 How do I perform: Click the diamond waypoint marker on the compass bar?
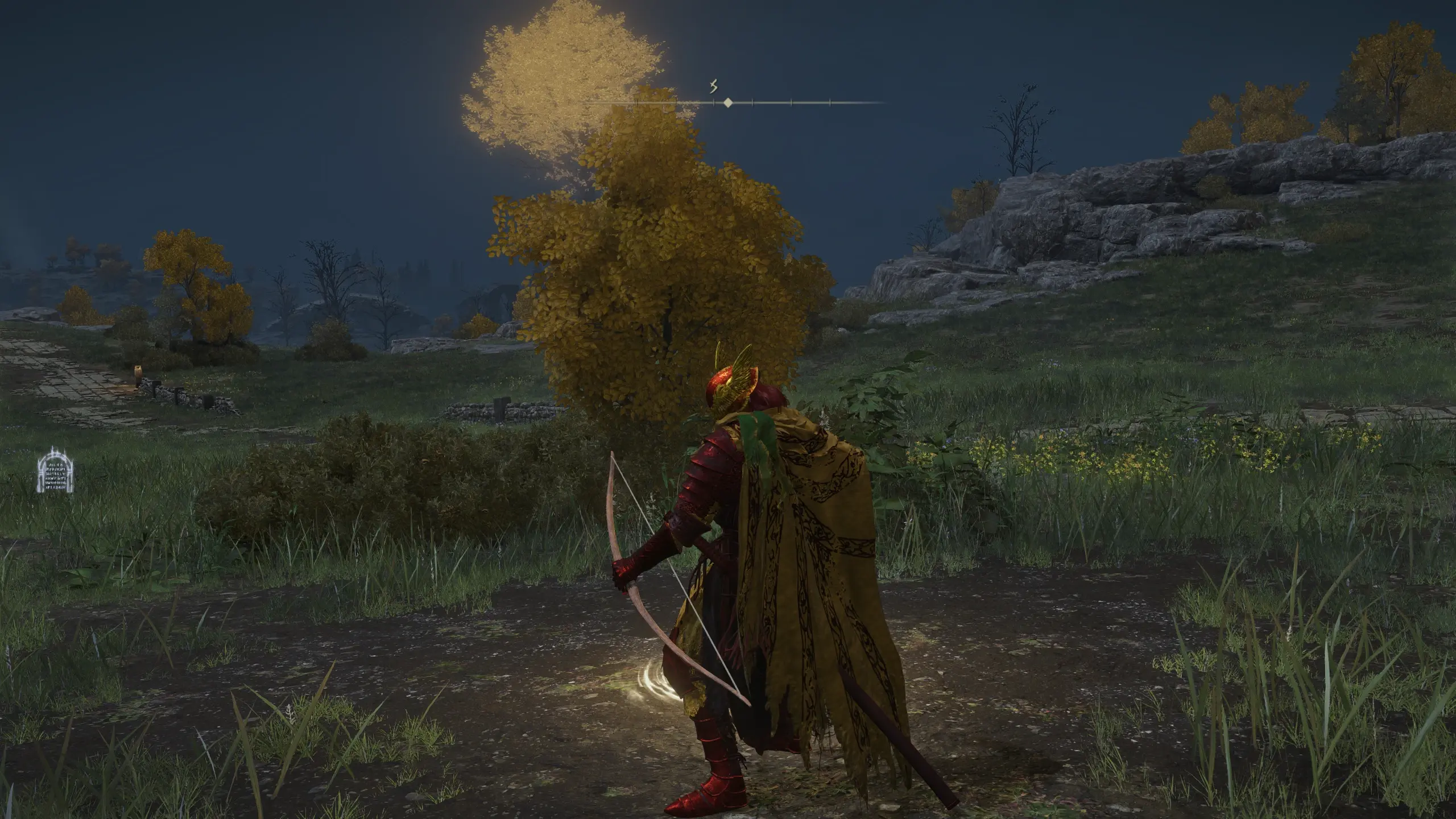coord(728,102)
